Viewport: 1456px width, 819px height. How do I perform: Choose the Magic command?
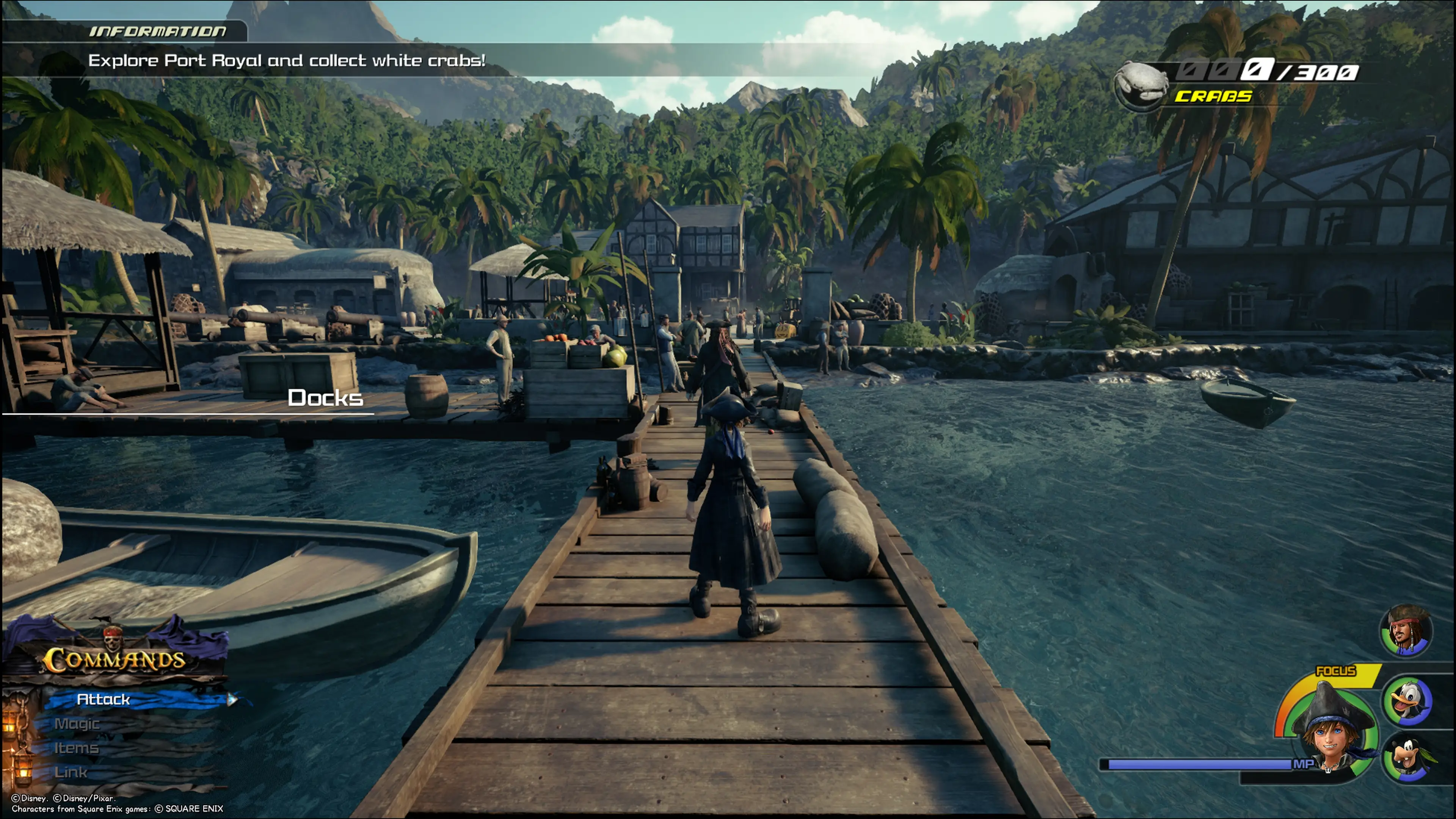tap(77, 724)
